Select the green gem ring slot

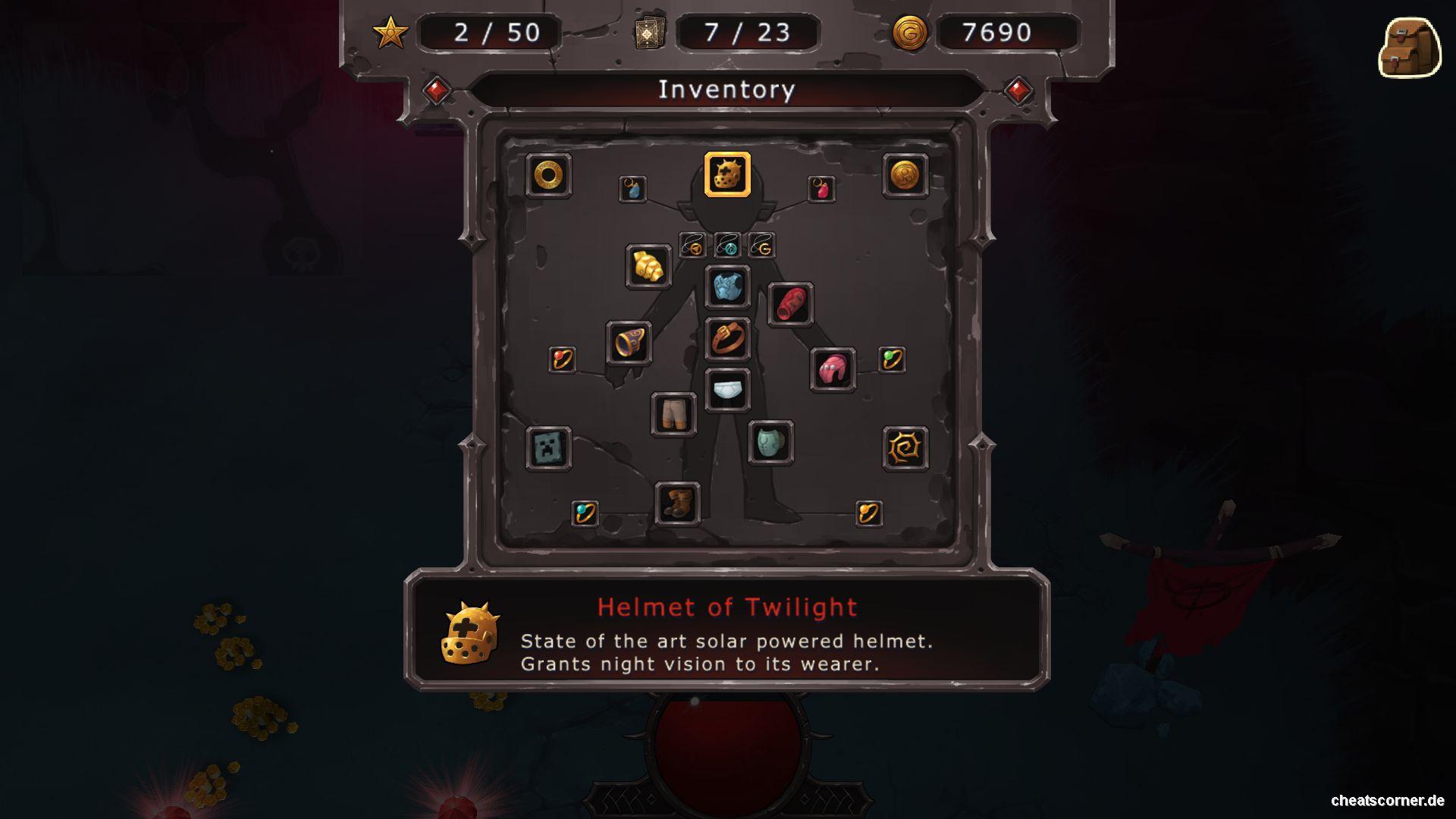tap(892, 359)
